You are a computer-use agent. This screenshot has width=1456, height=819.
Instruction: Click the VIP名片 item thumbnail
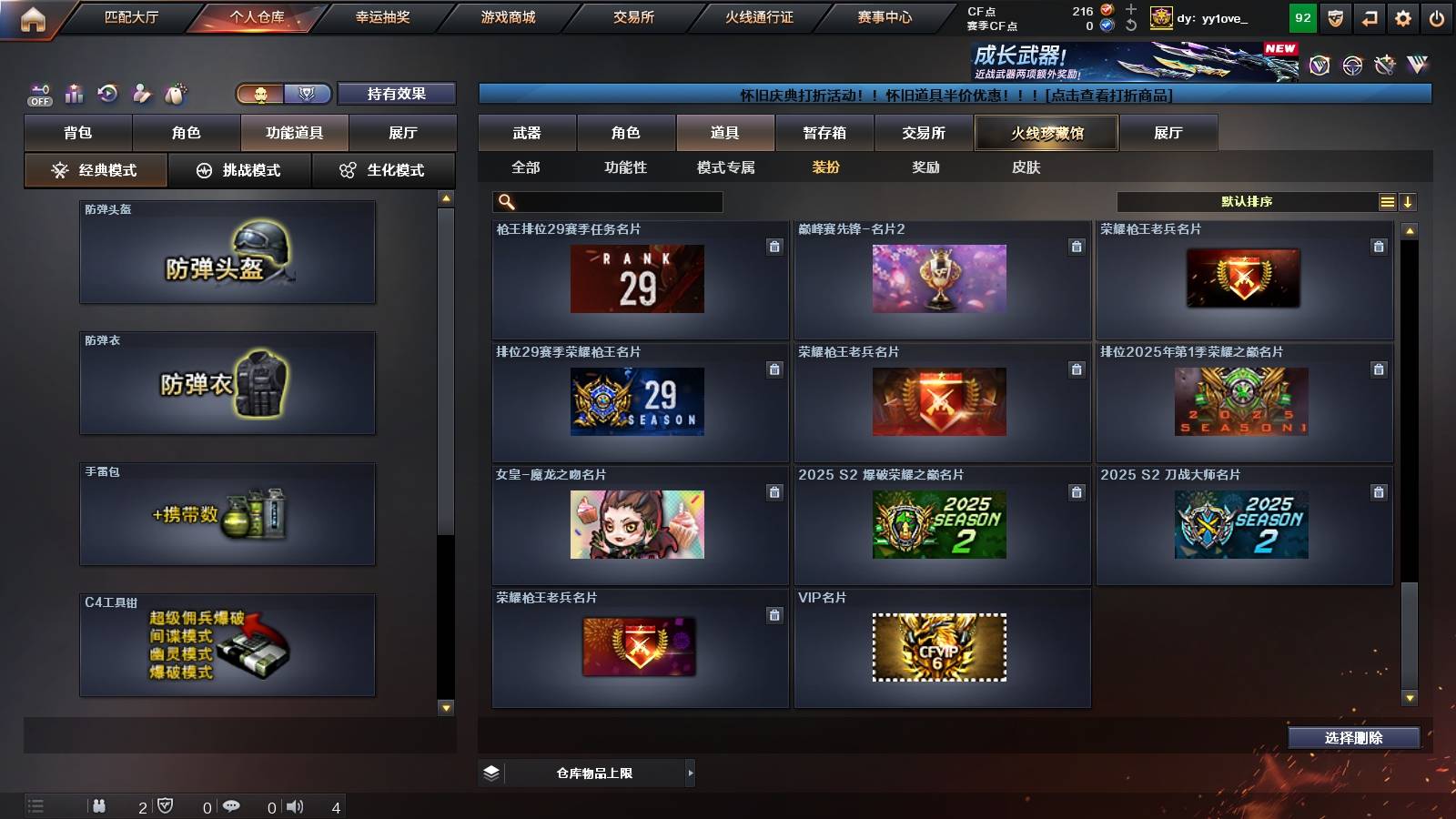click(939, 647)
